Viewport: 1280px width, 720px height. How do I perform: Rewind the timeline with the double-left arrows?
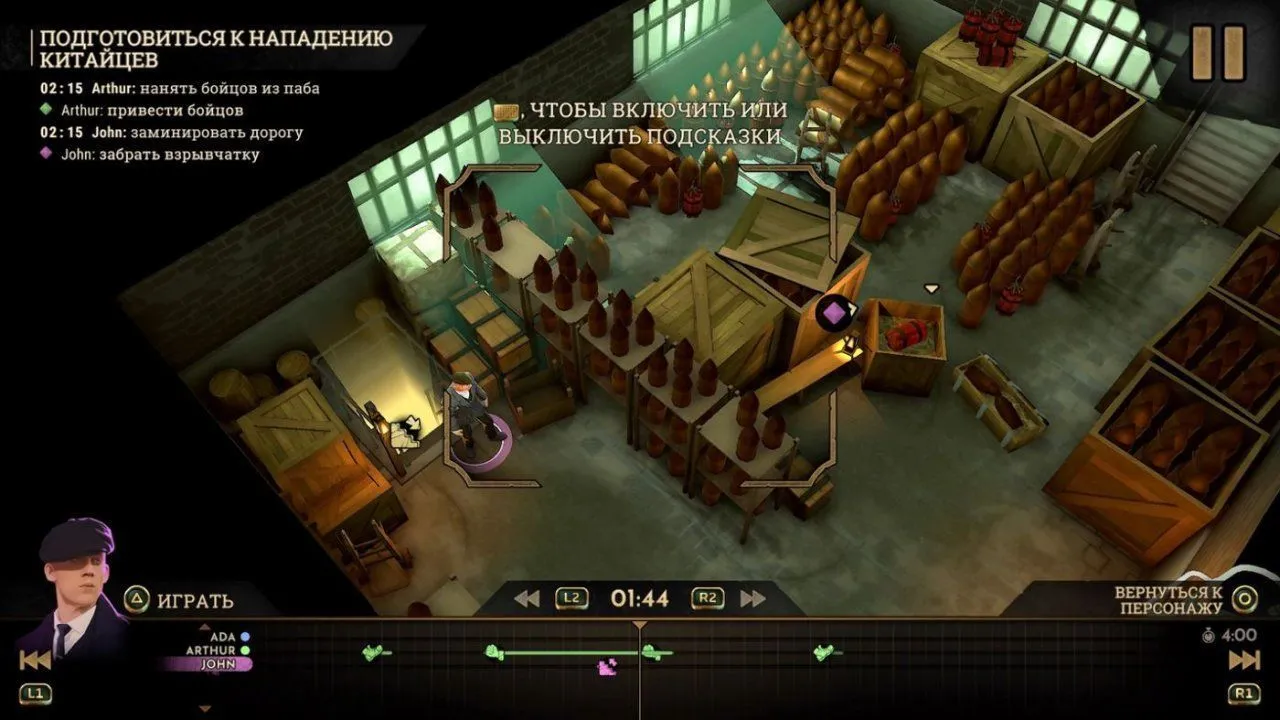pos(527,599)
